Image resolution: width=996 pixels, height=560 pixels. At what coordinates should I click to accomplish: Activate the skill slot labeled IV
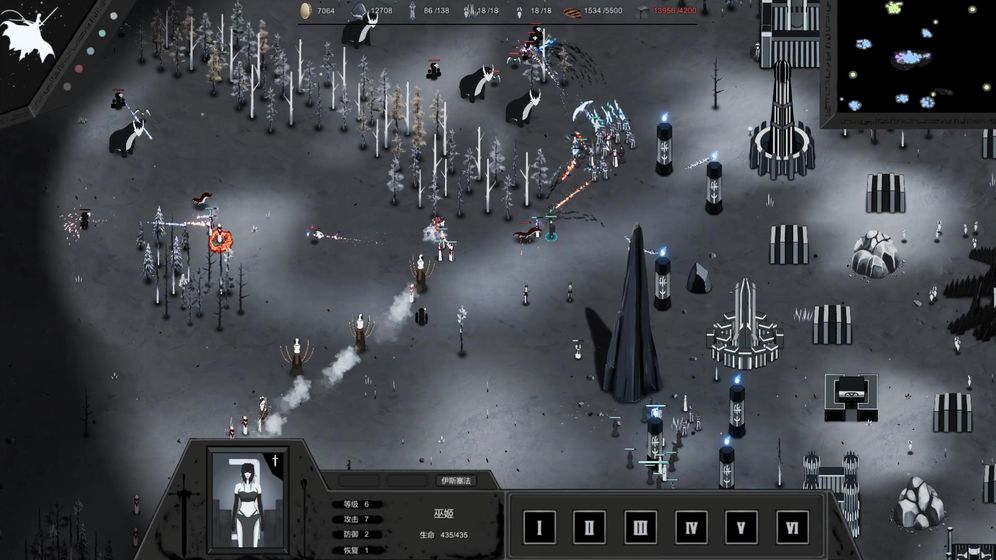coord(691,527)
